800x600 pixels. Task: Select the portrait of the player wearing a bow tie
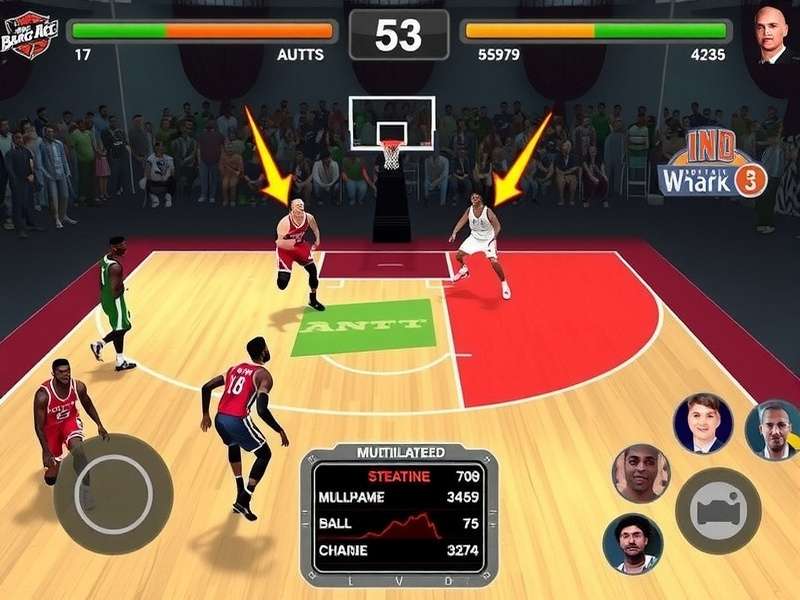[702, 424]
